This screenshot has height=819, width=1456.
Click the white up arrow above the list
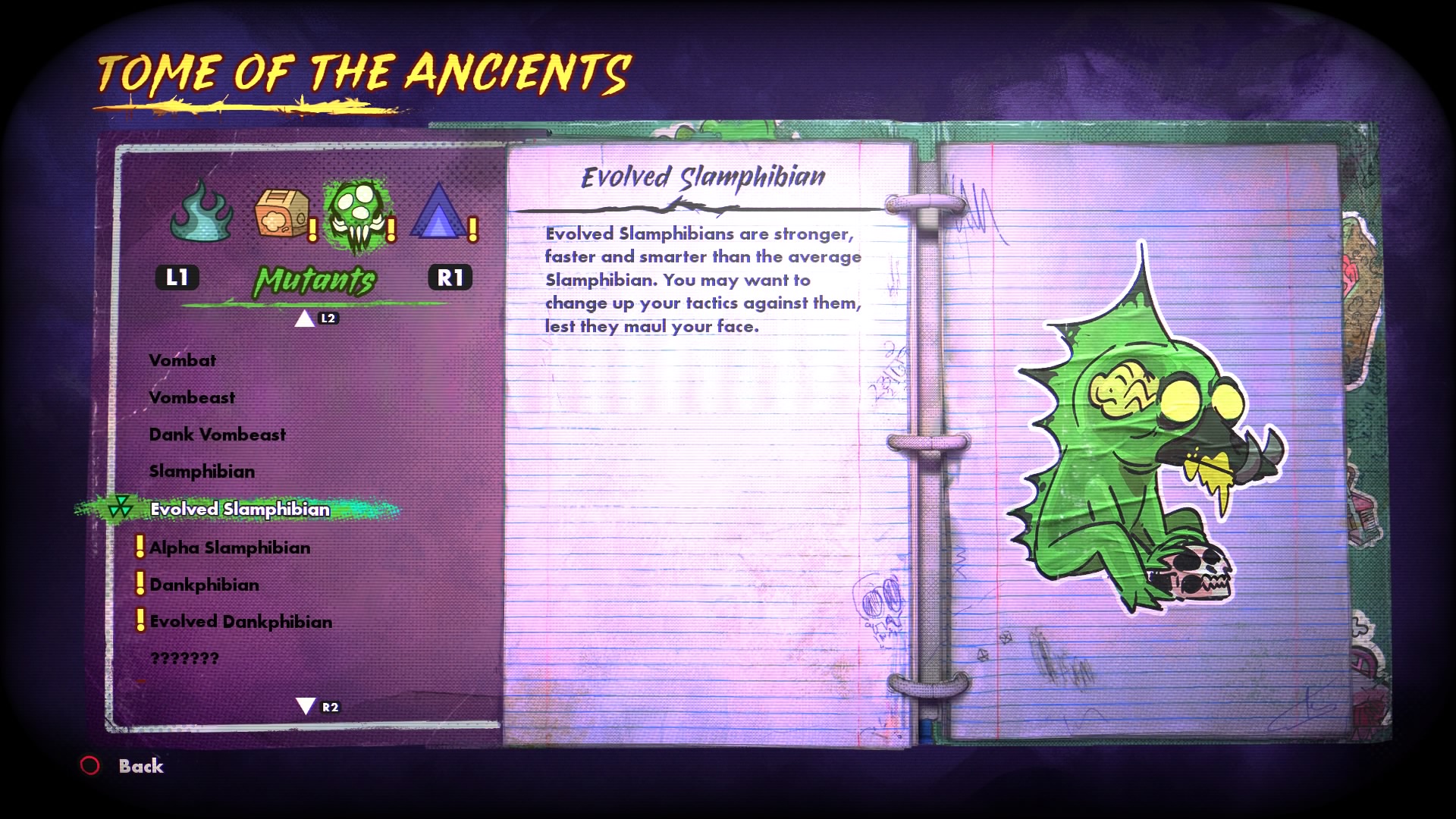(x=305, y=318)
